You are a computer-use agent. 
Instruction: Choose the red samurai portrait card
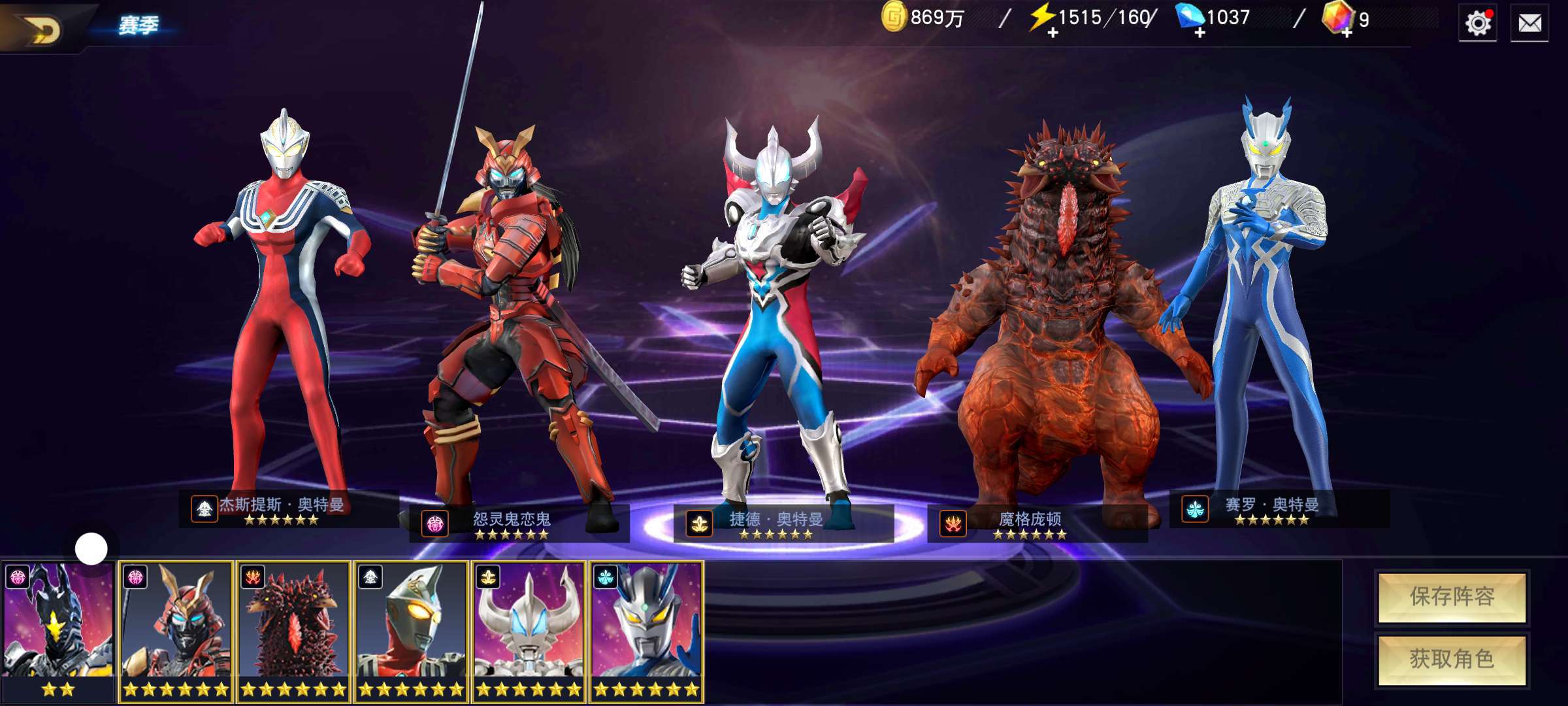pyautogui.click(x=176, y=630)
